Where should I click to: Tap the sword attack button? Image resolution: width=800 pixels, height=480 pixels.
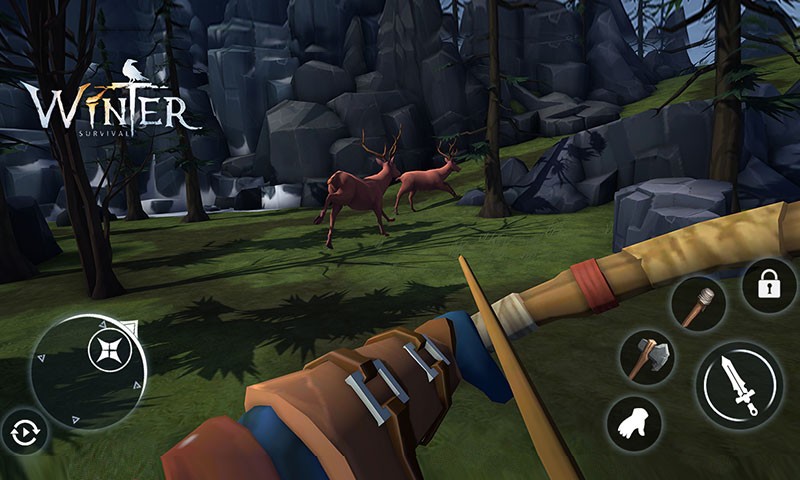pyautogui.click(x=740, y=383)
